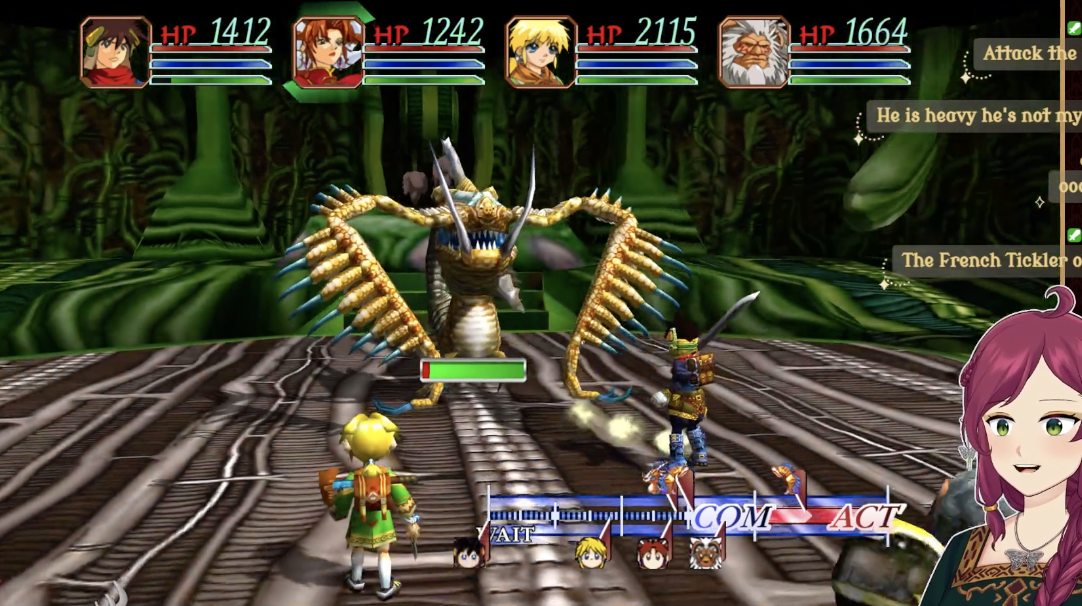Select the red-haired marker on the turn gauge
This screenshot has height=606, width=1082.
point(653,552)
